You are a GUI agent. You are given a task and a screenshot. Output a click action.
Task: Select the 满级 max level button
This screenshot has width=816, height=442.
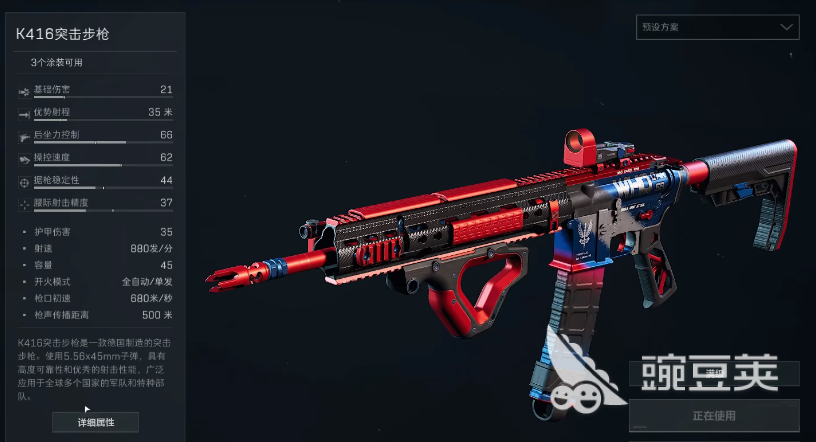point(714,373)
